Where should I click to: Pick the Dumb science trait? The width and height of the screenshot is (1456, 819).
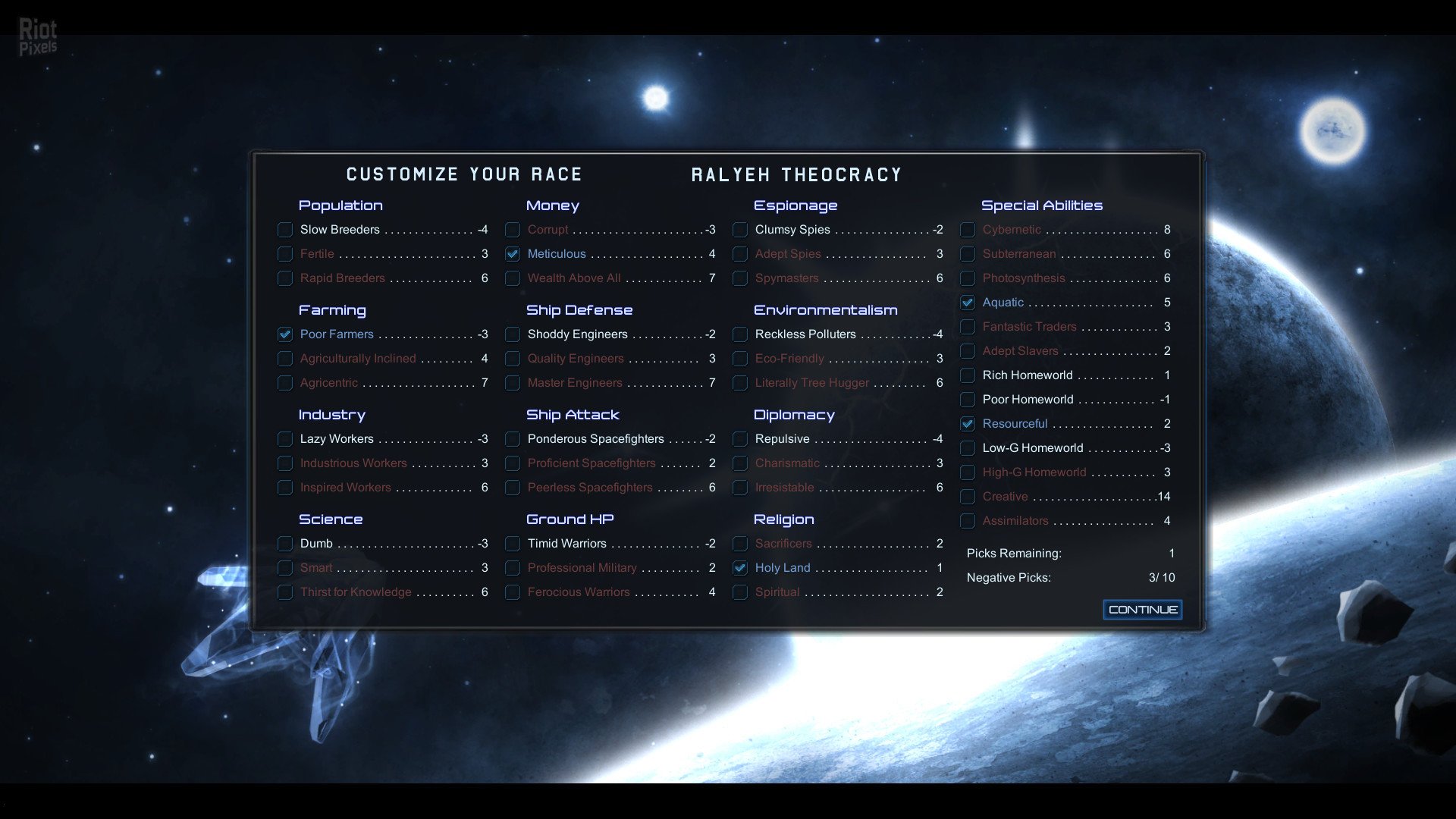click(x=285, y=544)
